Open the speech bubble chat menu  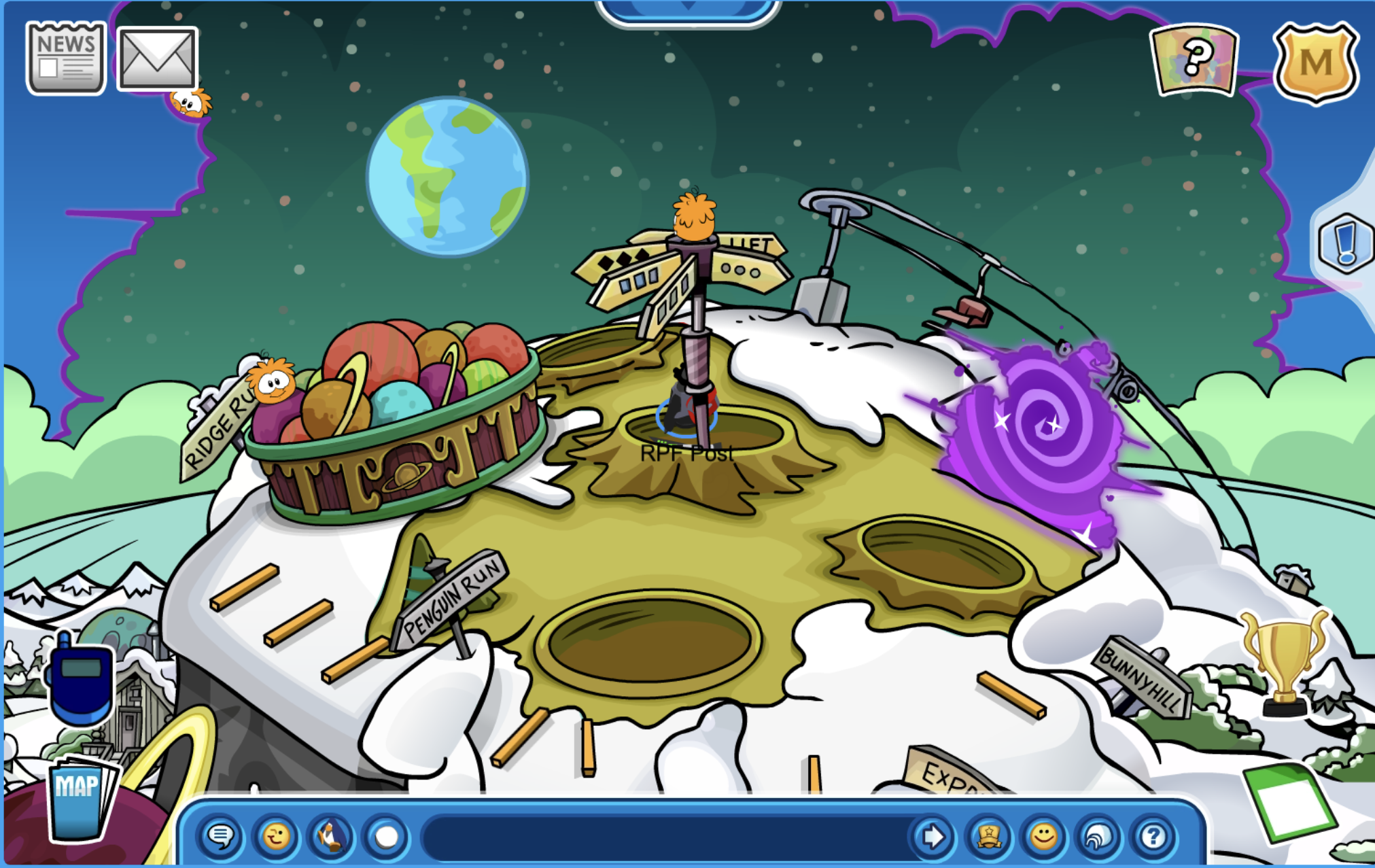[x=222, y=836]
